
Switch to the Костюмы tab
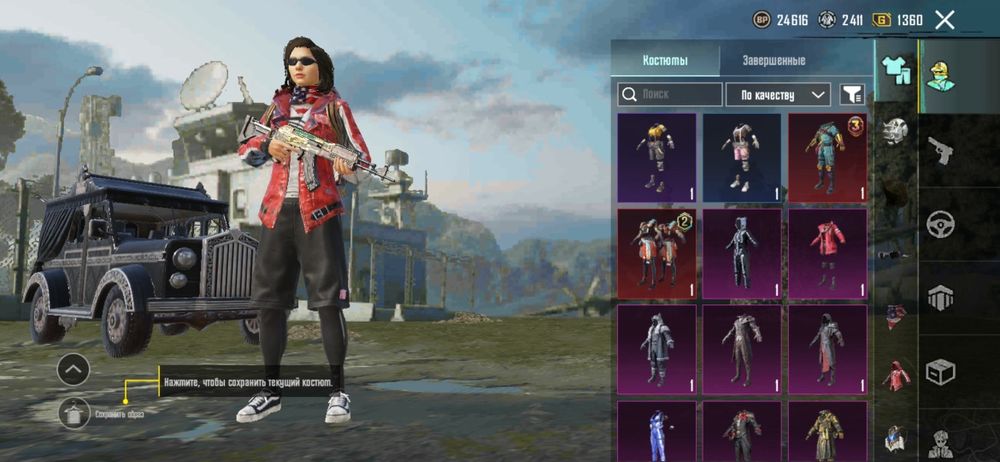coord(665,60)
